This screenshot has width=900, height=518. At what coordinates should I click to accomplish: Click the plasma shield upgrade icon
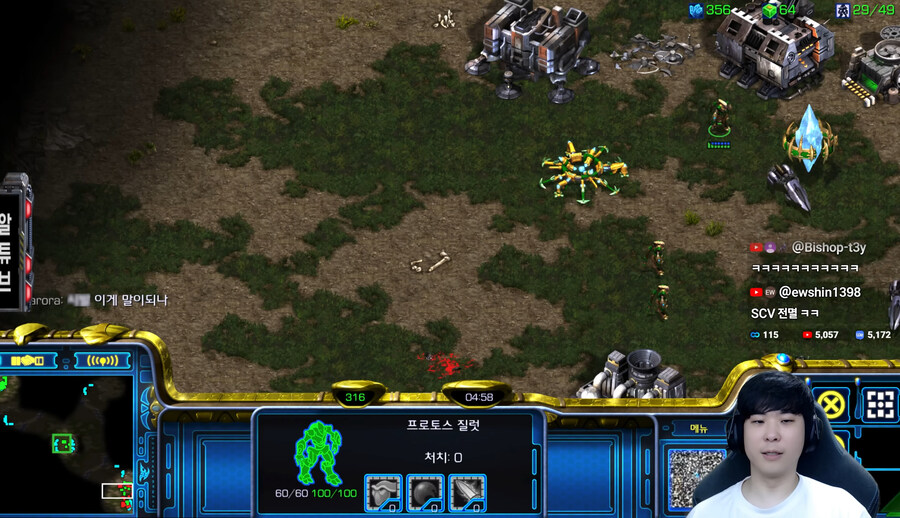point(425,492)
